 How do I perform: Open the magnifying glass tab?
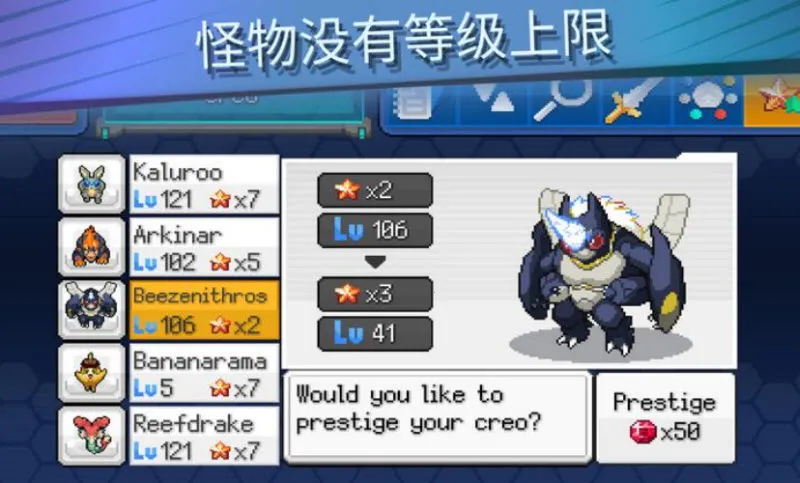coord(563,102)
